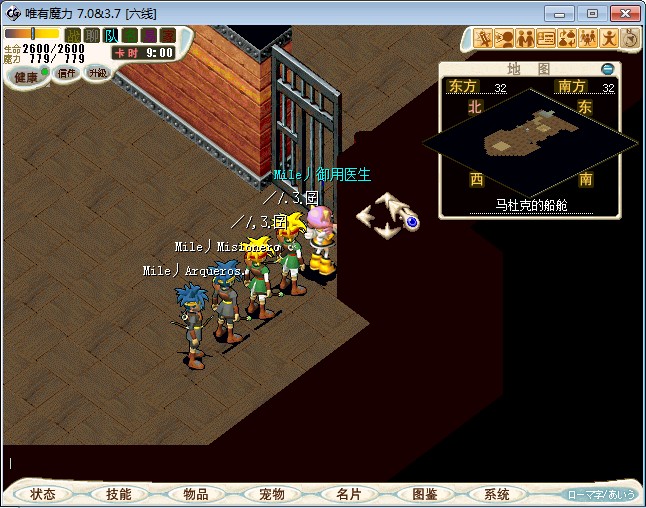
Task: Toggle the ローマ字/あいう input mode
Action: pos(601,494)
